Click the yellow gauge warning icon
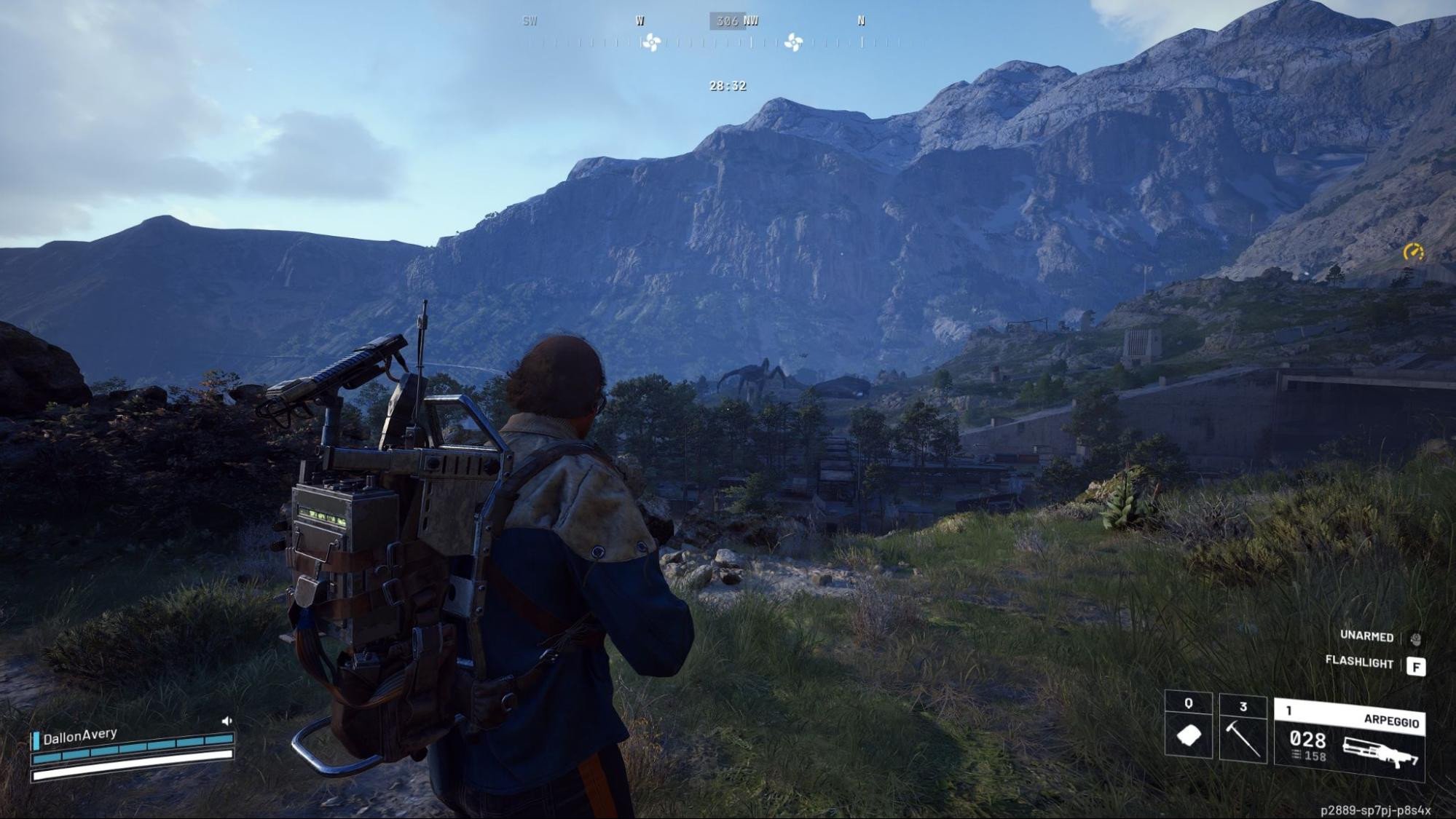This screenshot has width=1456, height=819. [x=1413, y=252]
